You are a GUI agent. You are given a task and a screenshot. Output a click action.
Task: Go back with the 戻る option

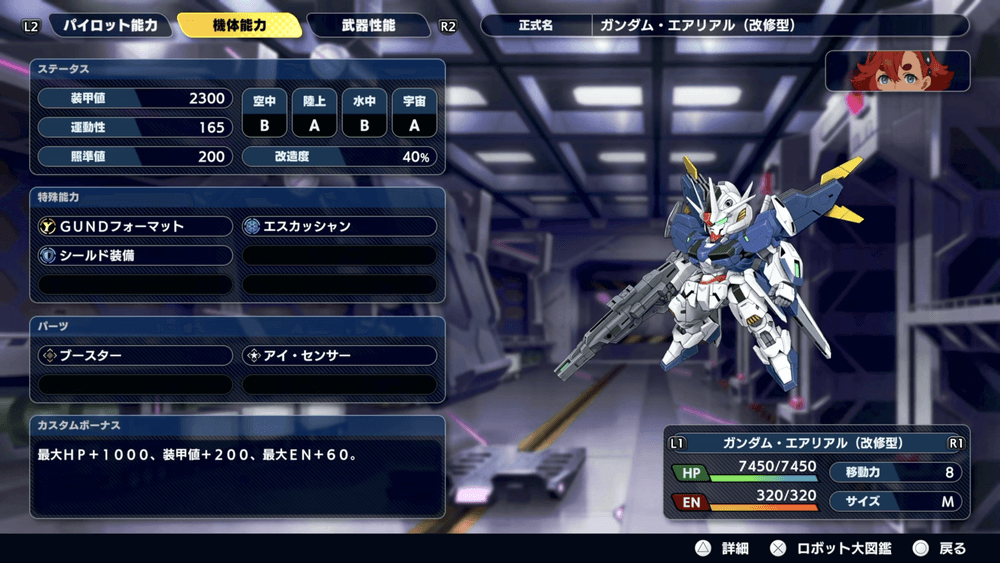[940, 548]
